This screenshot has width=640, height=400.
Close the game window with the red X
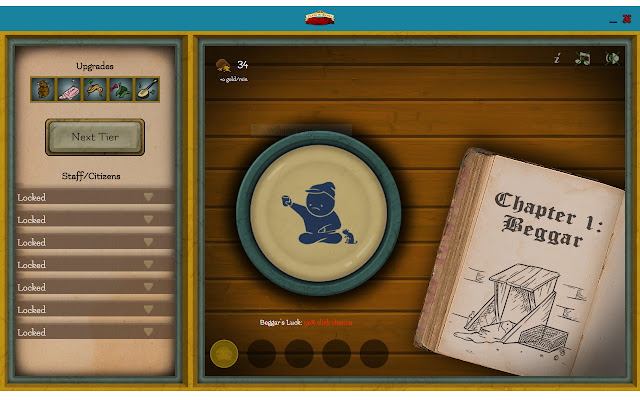[x=627, y=18]
